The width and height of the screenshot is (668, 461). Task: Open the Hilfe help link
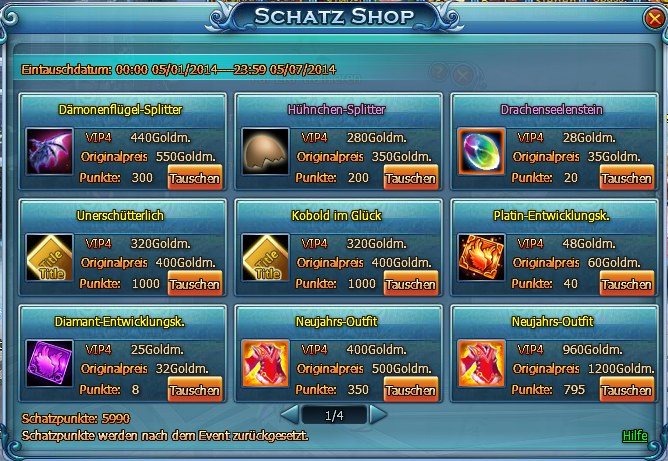point(634,436)
